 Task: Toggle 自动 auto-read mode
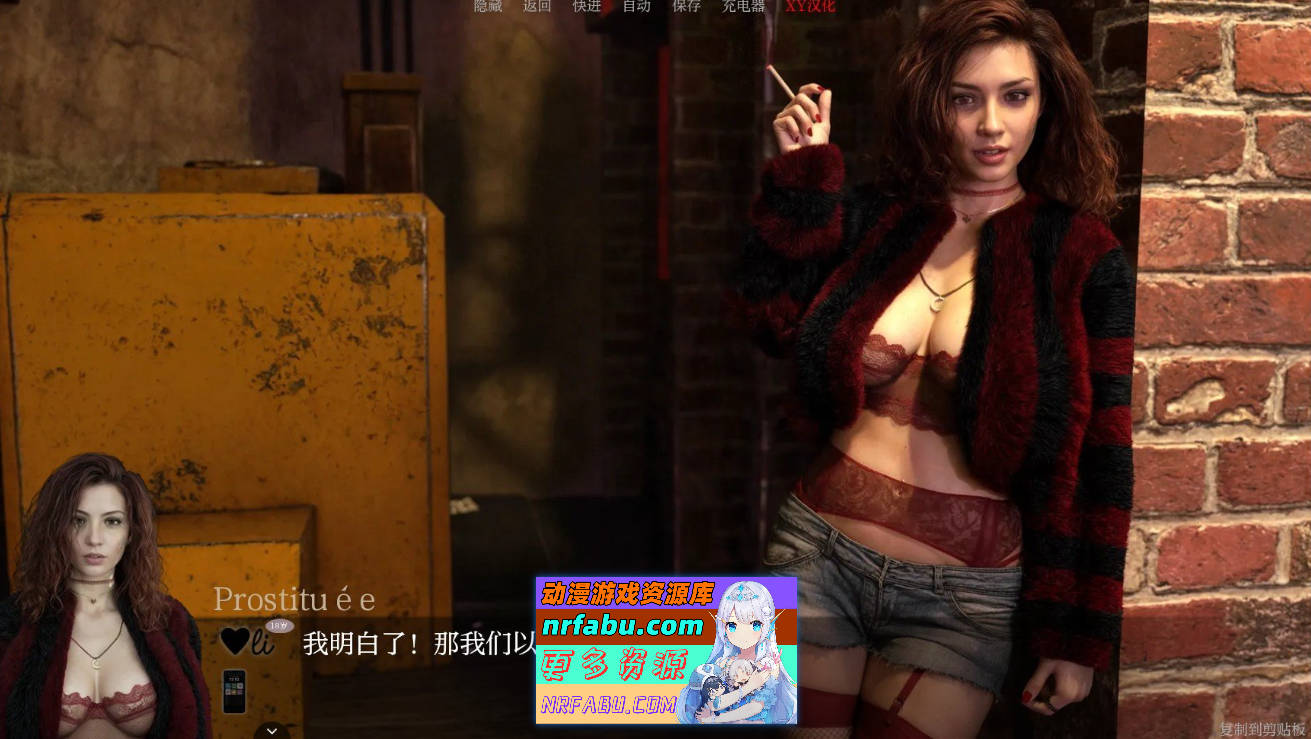(637, 6)
